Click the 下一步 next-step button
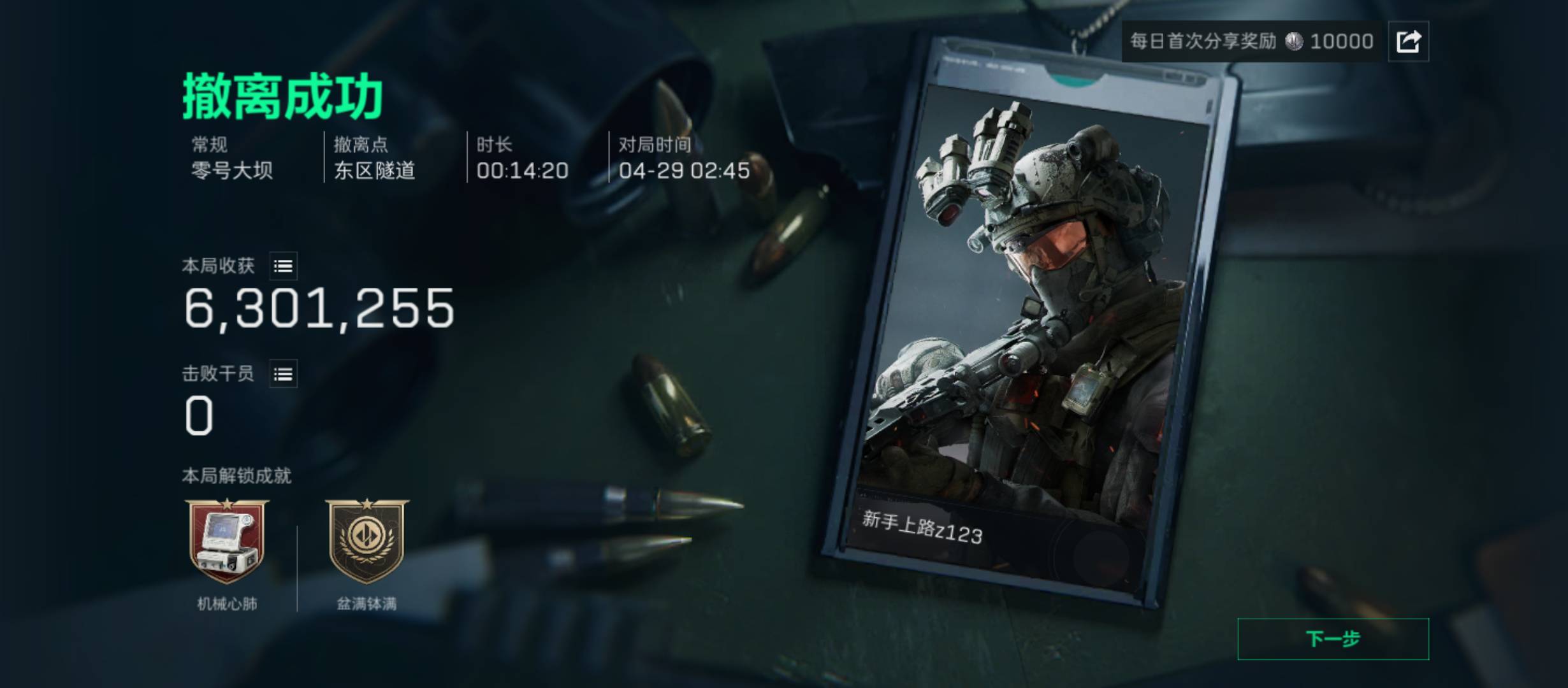Viewport: 1568px width, 688px height. point(1333,639)
